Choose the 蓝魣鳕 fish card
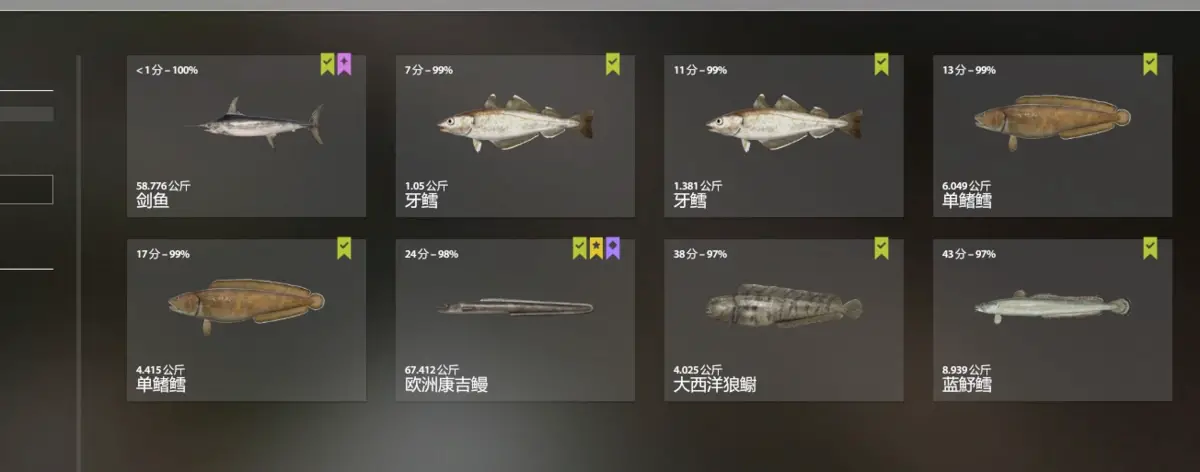 tap(1052, 320)
